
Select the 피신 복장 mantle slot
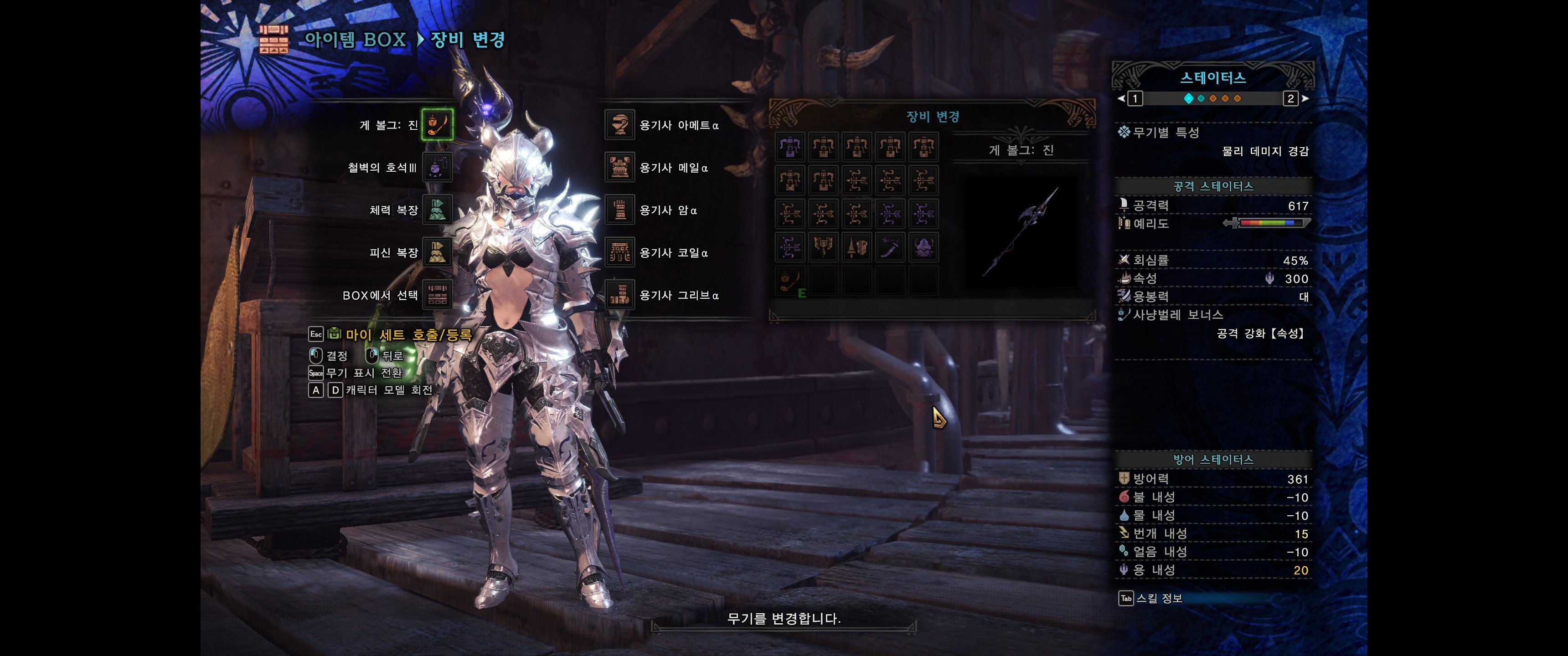[x=437, y=252]
